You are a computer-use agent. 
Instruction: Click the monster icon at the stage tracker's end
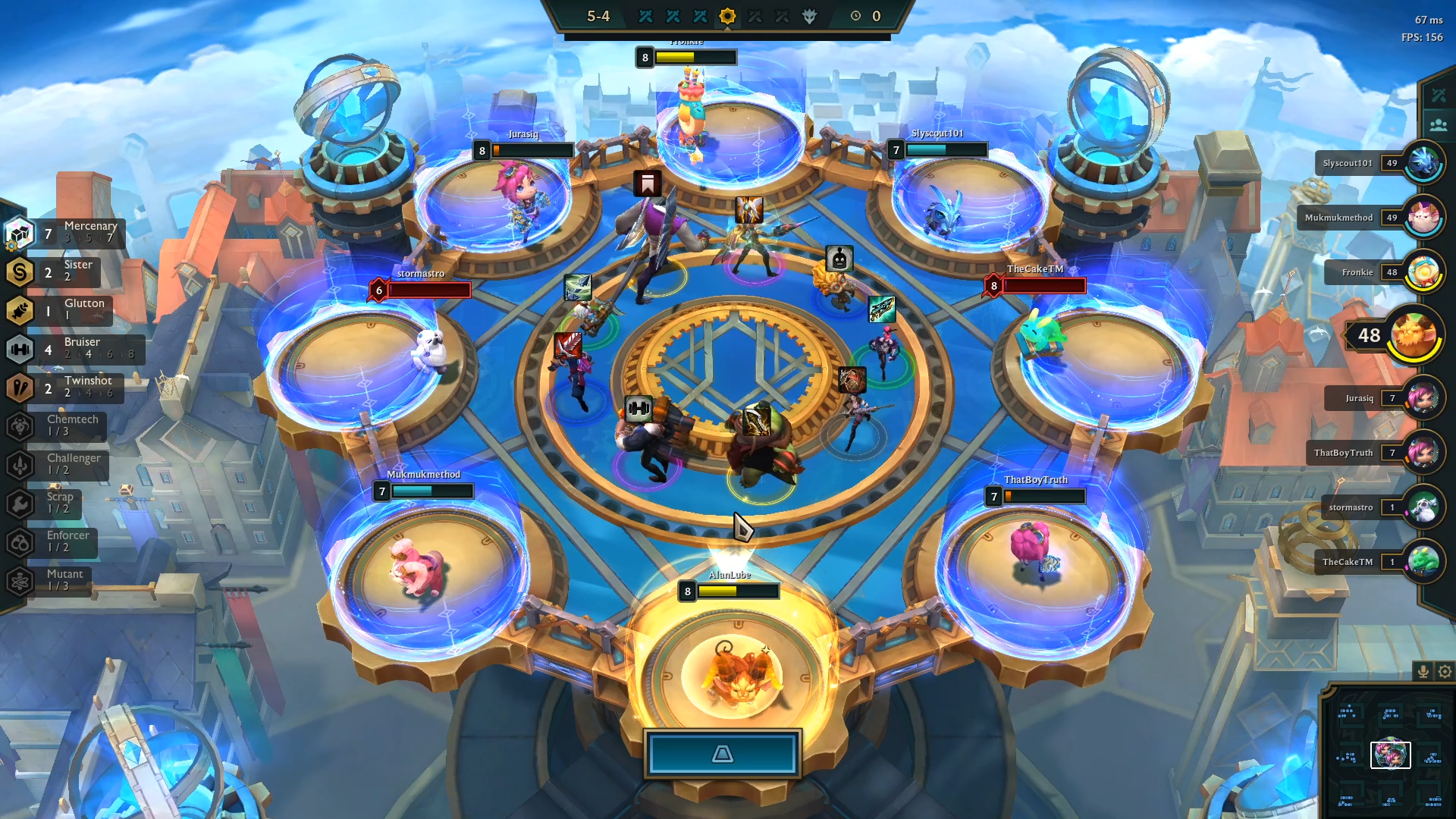coord(808,17)
